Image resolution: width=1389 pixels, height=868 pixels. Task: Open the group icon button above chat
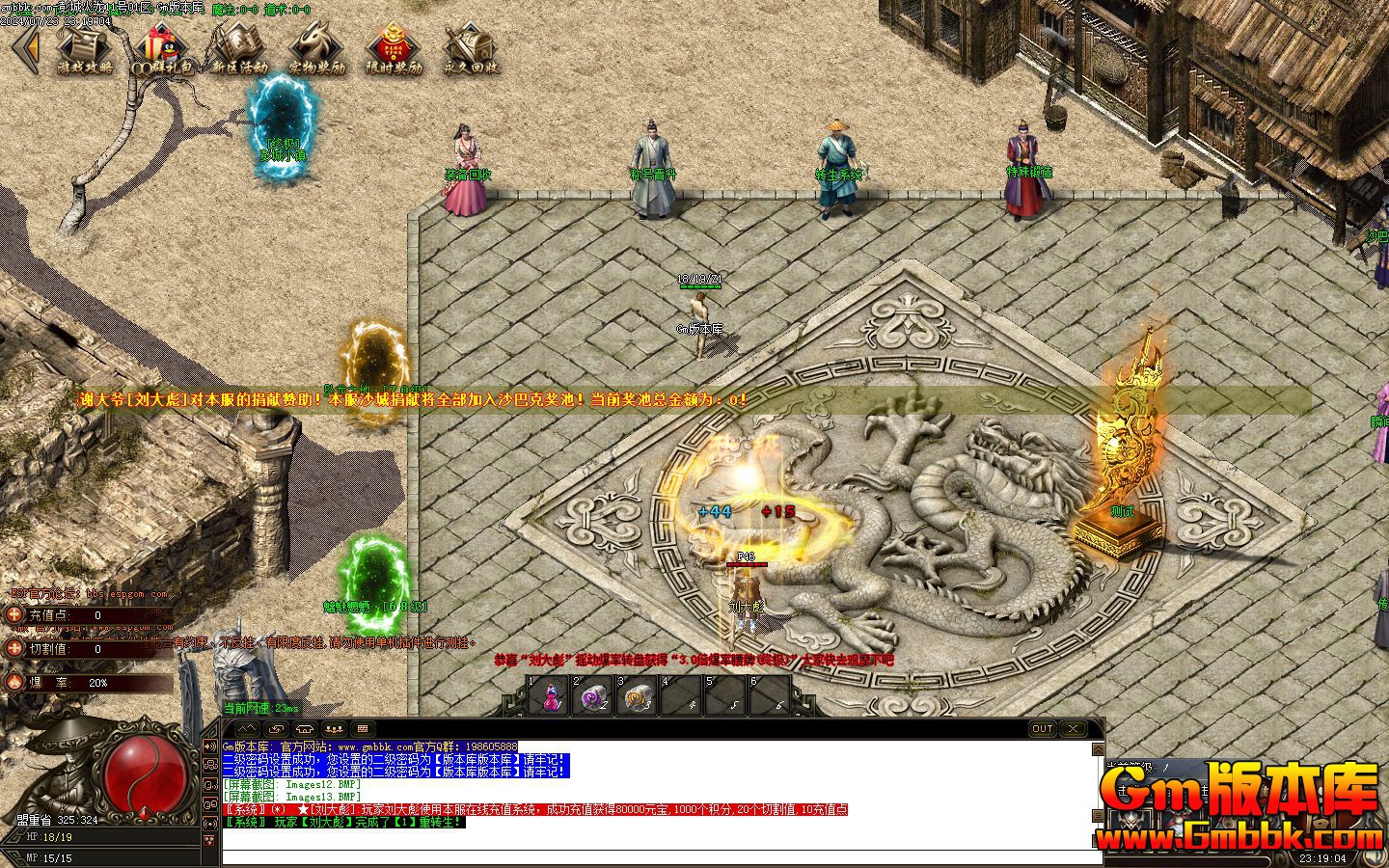(x=334, y=729)
